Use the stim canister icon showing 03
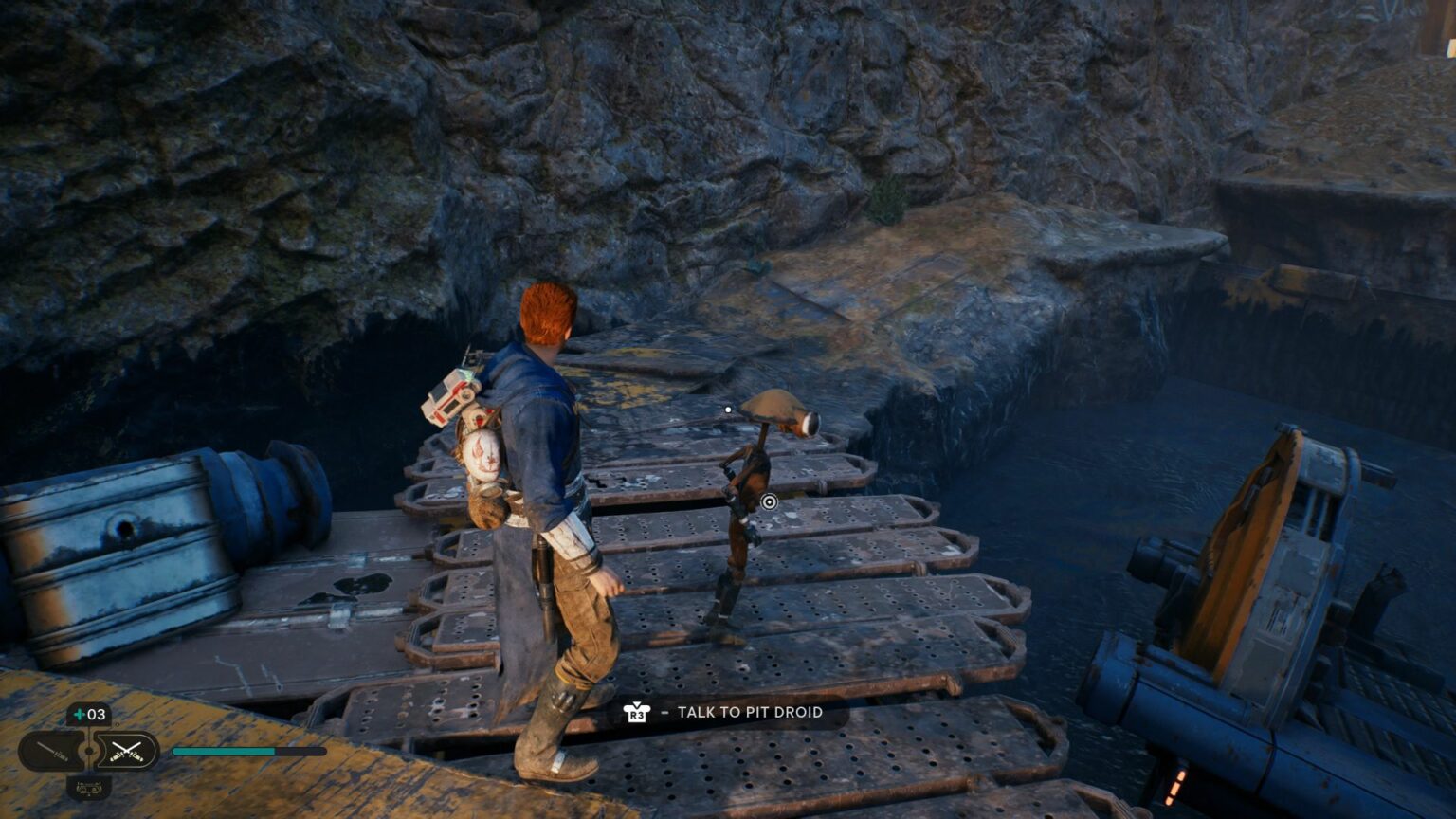This screenshot has height=819, width=1456. 88,714
